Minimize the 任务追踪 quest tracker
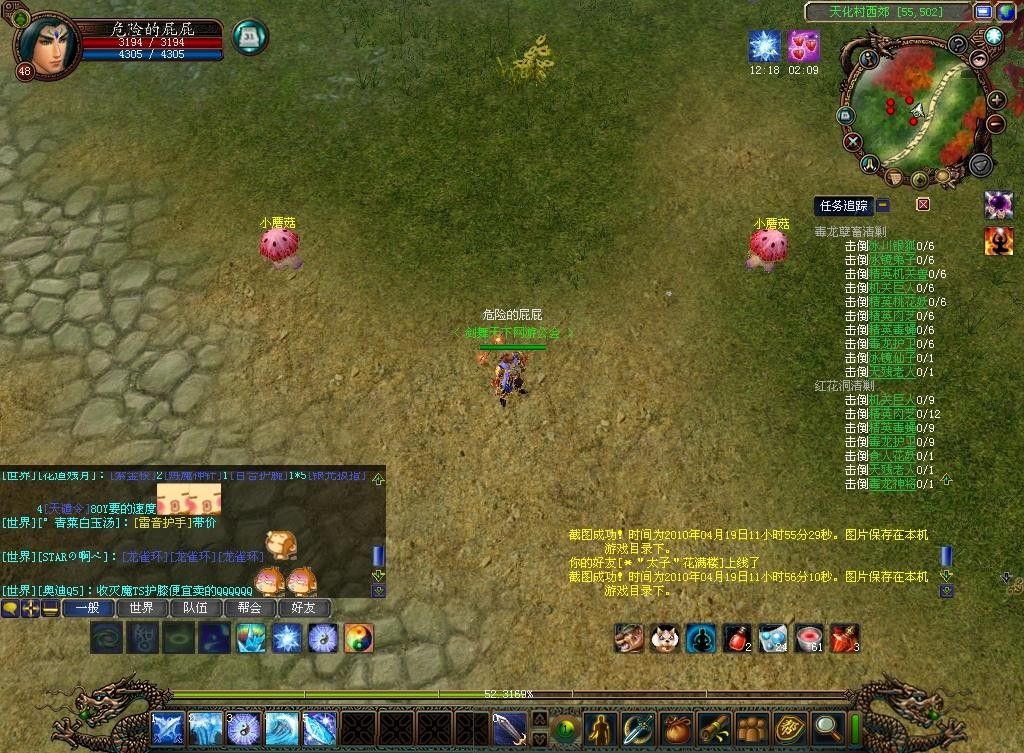 883,205
